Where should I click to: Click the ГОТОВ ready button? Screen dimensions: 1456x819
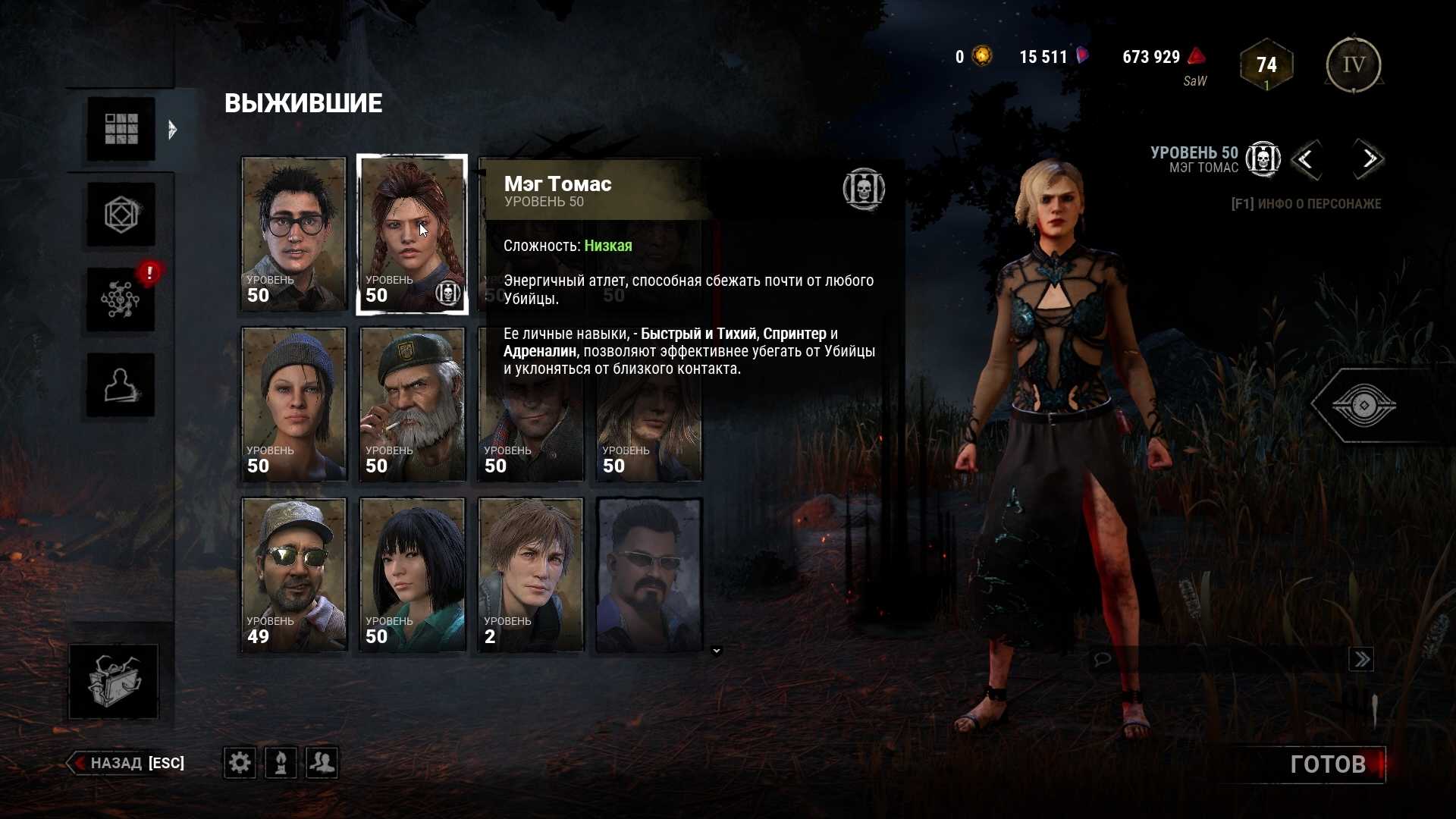pos(1327,764)
